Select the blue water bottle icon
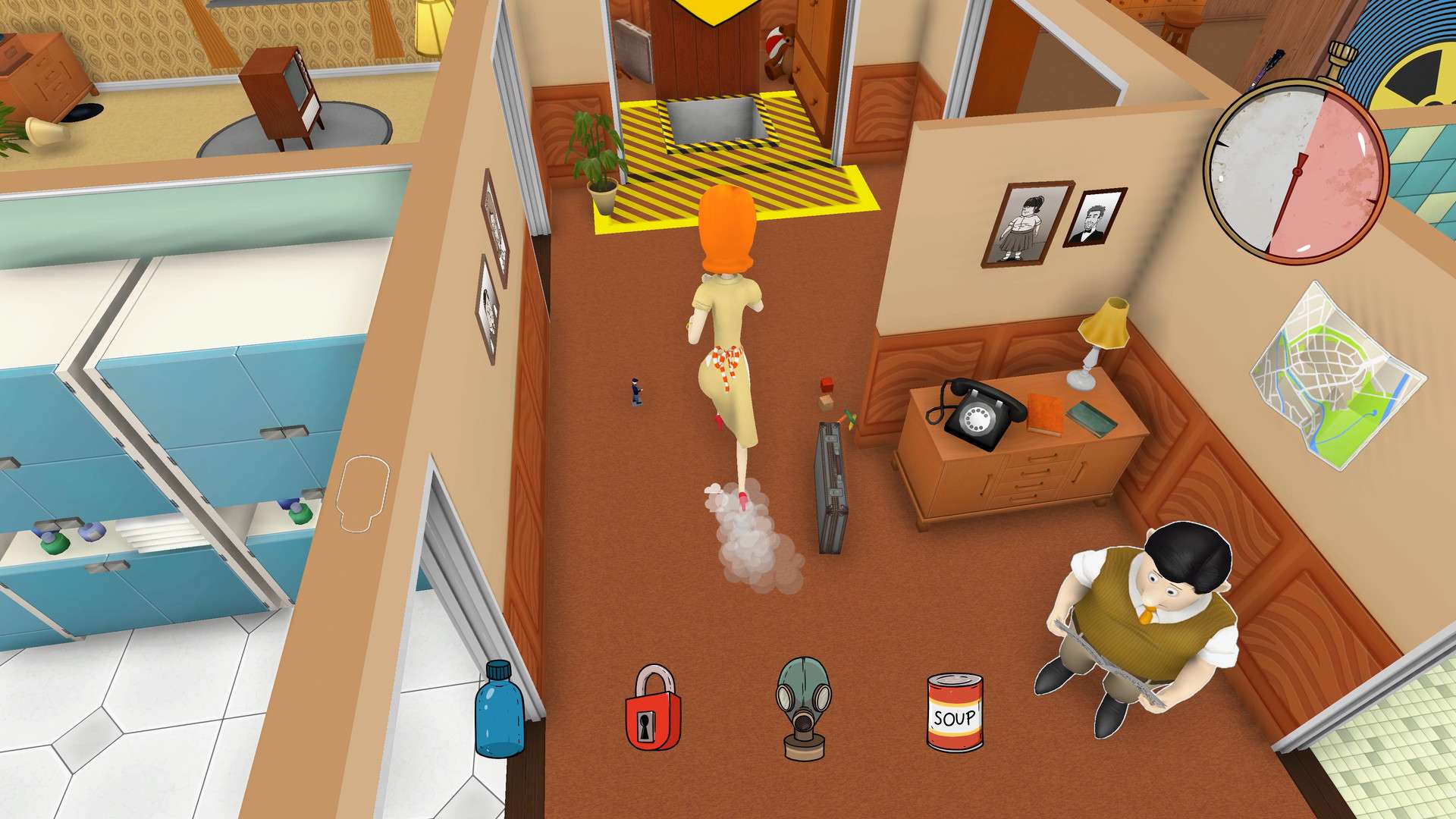The width and height of the screenshot is (1456, 819). click(x=499, y=710)
